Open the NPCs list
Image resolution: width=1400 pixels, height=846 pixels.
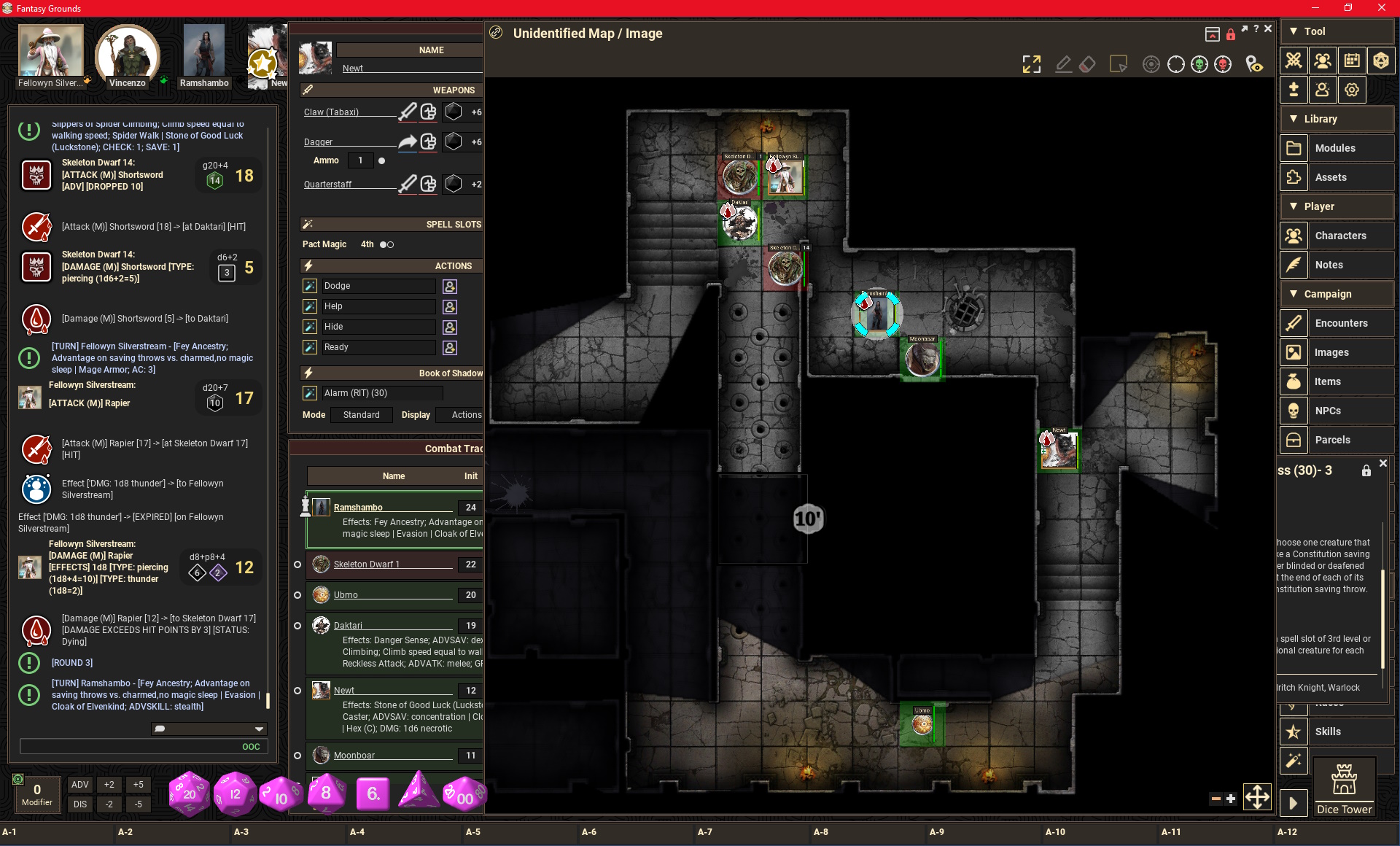[x=1328, y=411]
